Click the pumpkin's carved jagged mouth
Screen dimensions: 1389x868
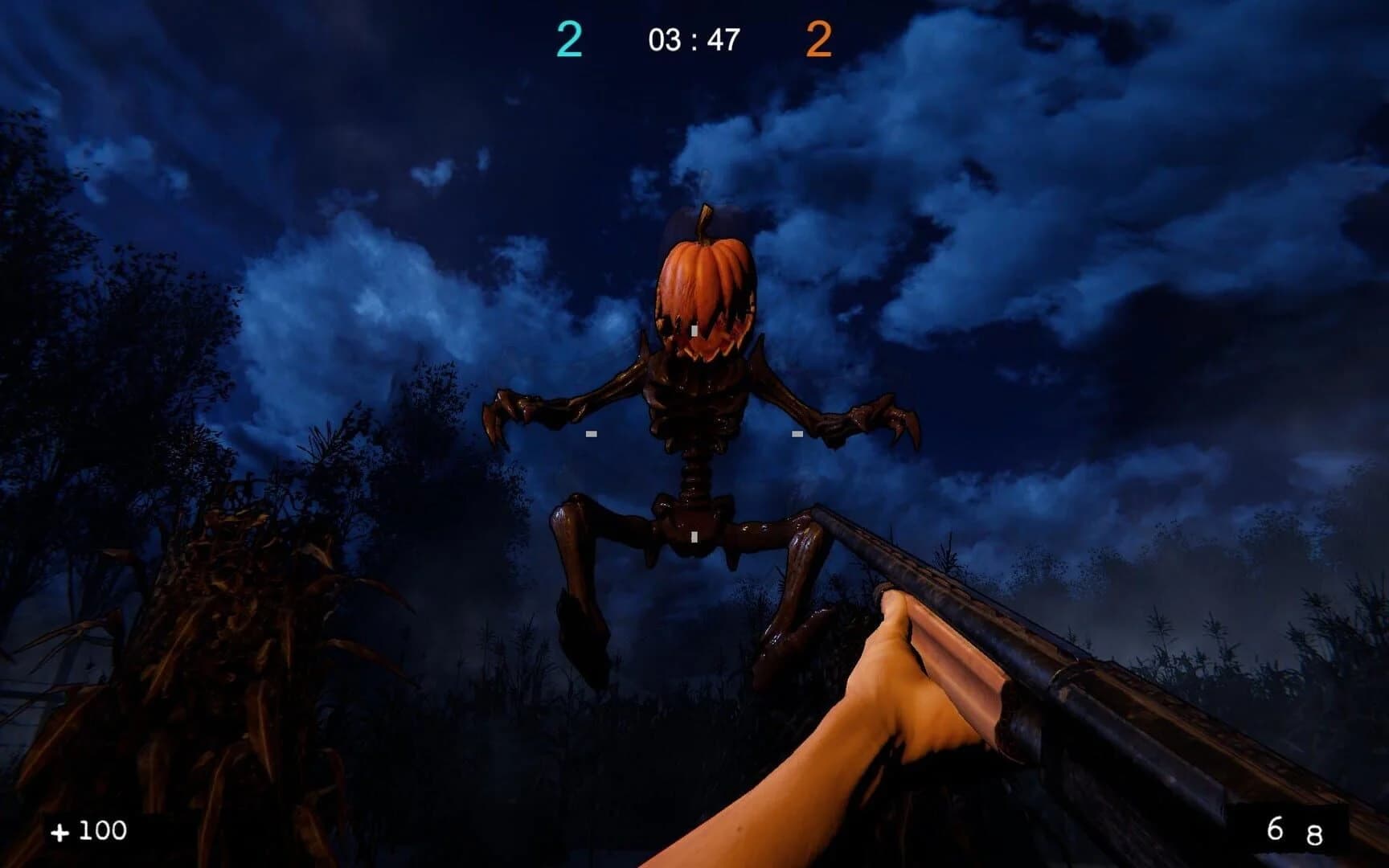707,346
